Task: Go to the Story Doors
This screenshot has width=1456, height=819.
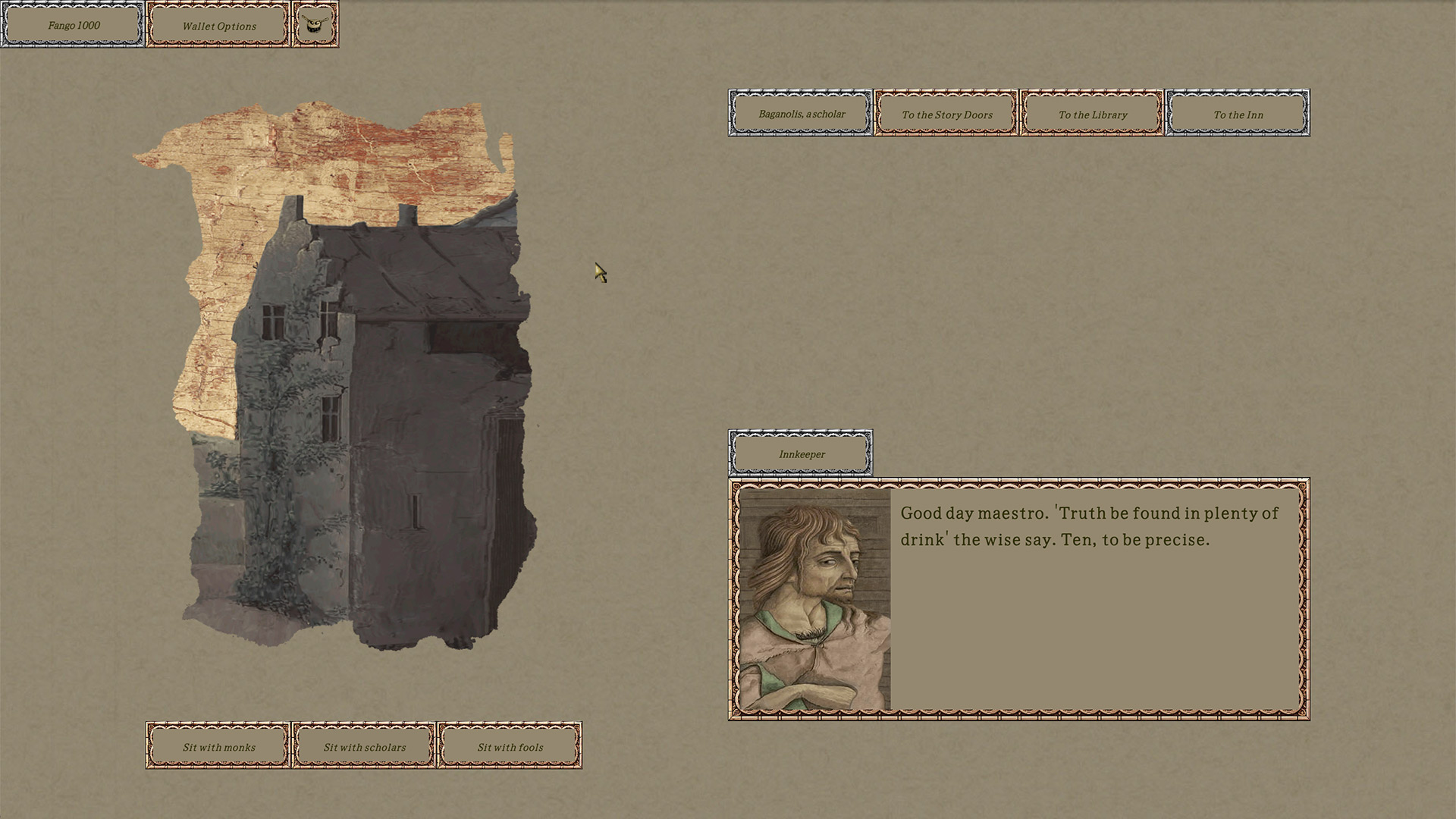Action: point(946,114)
